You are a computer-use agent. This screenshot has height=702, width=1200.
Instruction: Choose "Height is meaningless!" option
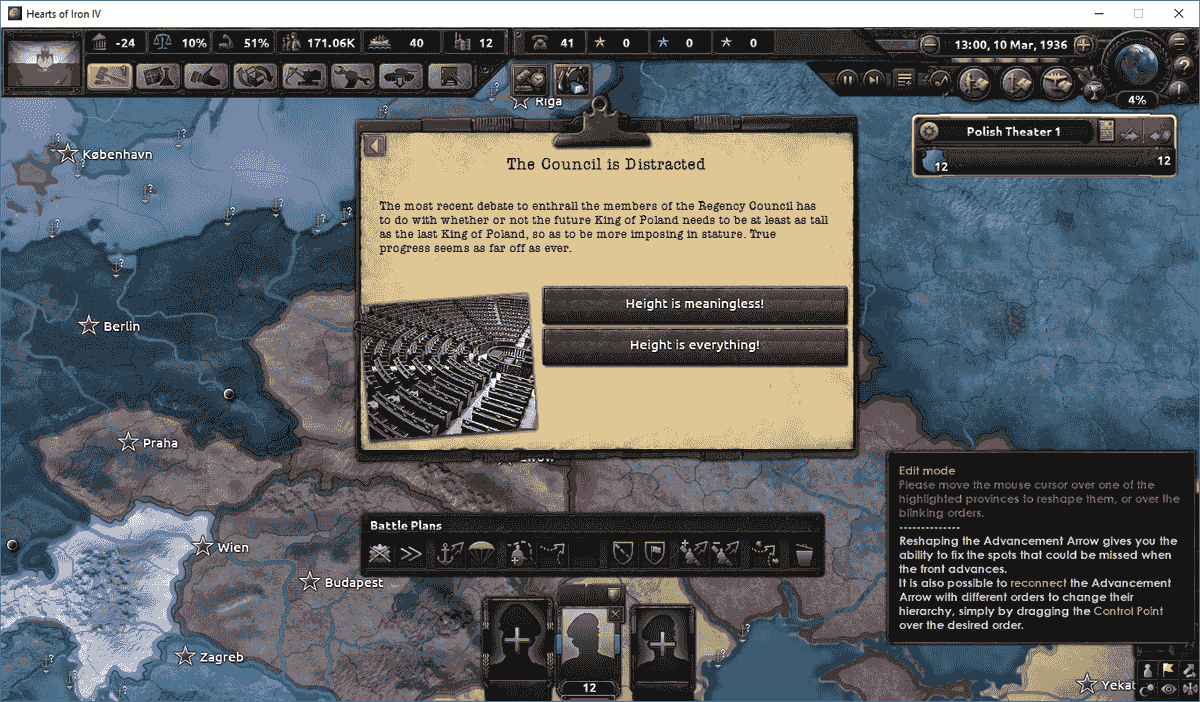click(694, 304)
